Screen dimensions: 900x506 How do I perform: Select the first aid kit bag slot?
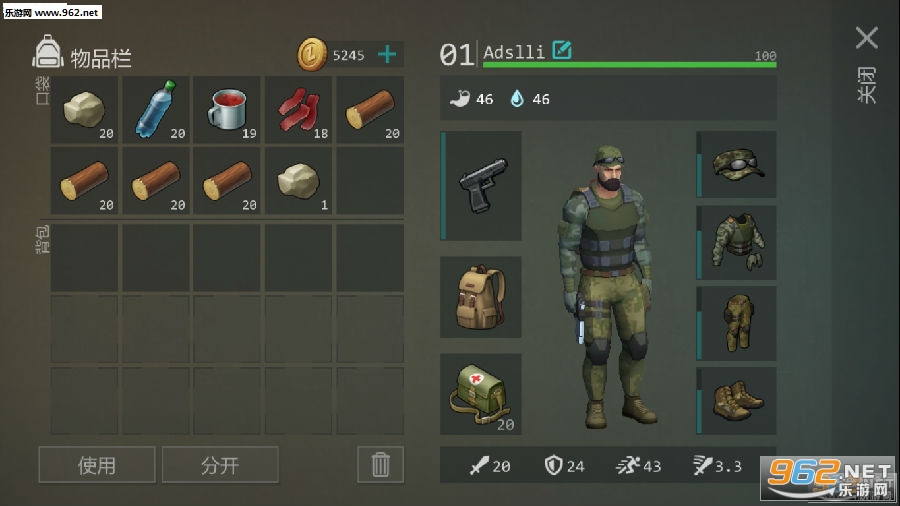coord(482,394)
